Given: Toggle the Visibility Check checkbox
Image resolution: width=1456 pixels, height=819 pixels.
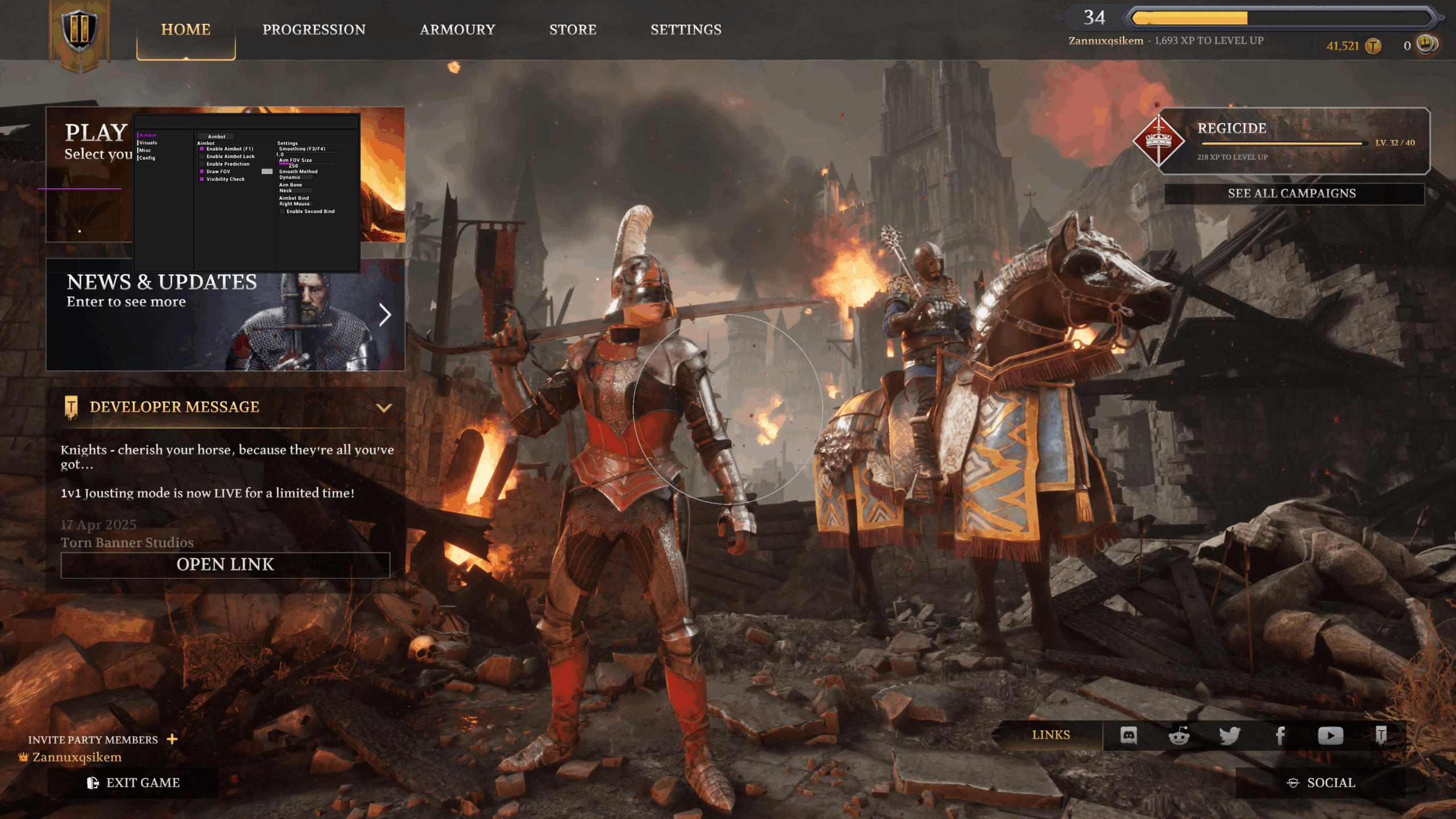Looking at the screenshot, I should [202, 179].
